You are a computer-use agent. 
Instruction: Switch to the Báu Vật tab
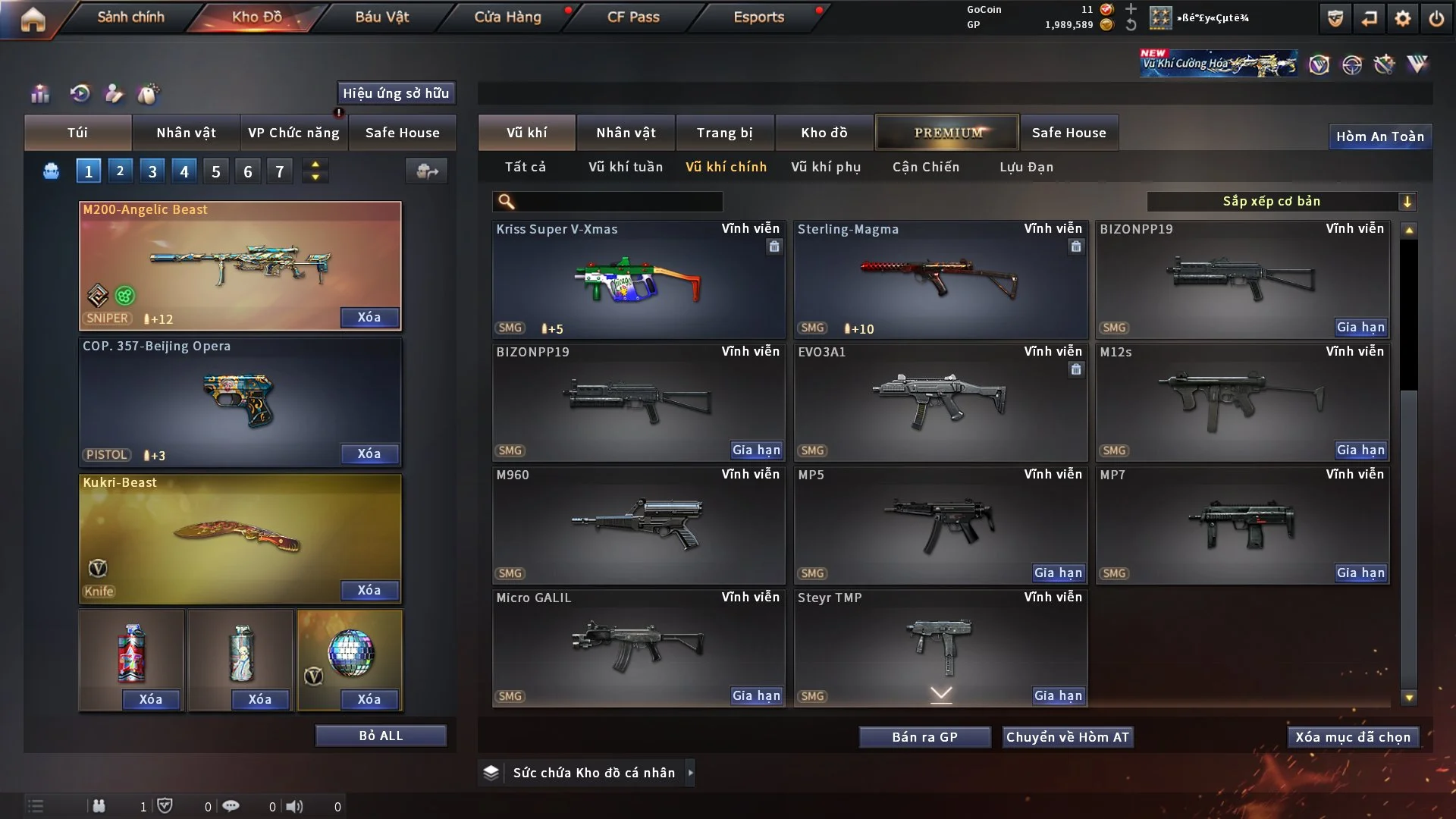pos(381,17)
